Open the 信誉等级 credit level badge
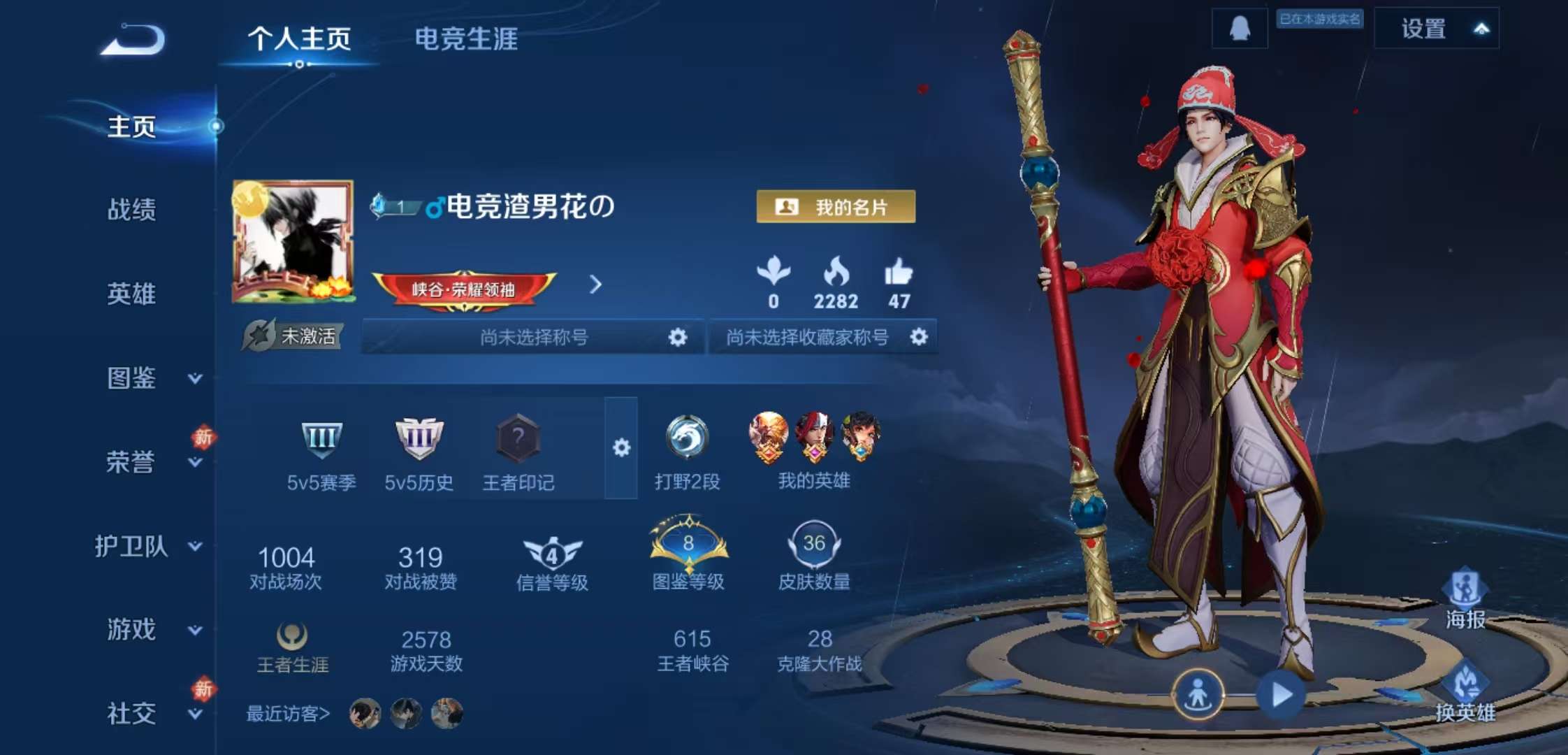1568x755 pixels. (x=551, y=552)
